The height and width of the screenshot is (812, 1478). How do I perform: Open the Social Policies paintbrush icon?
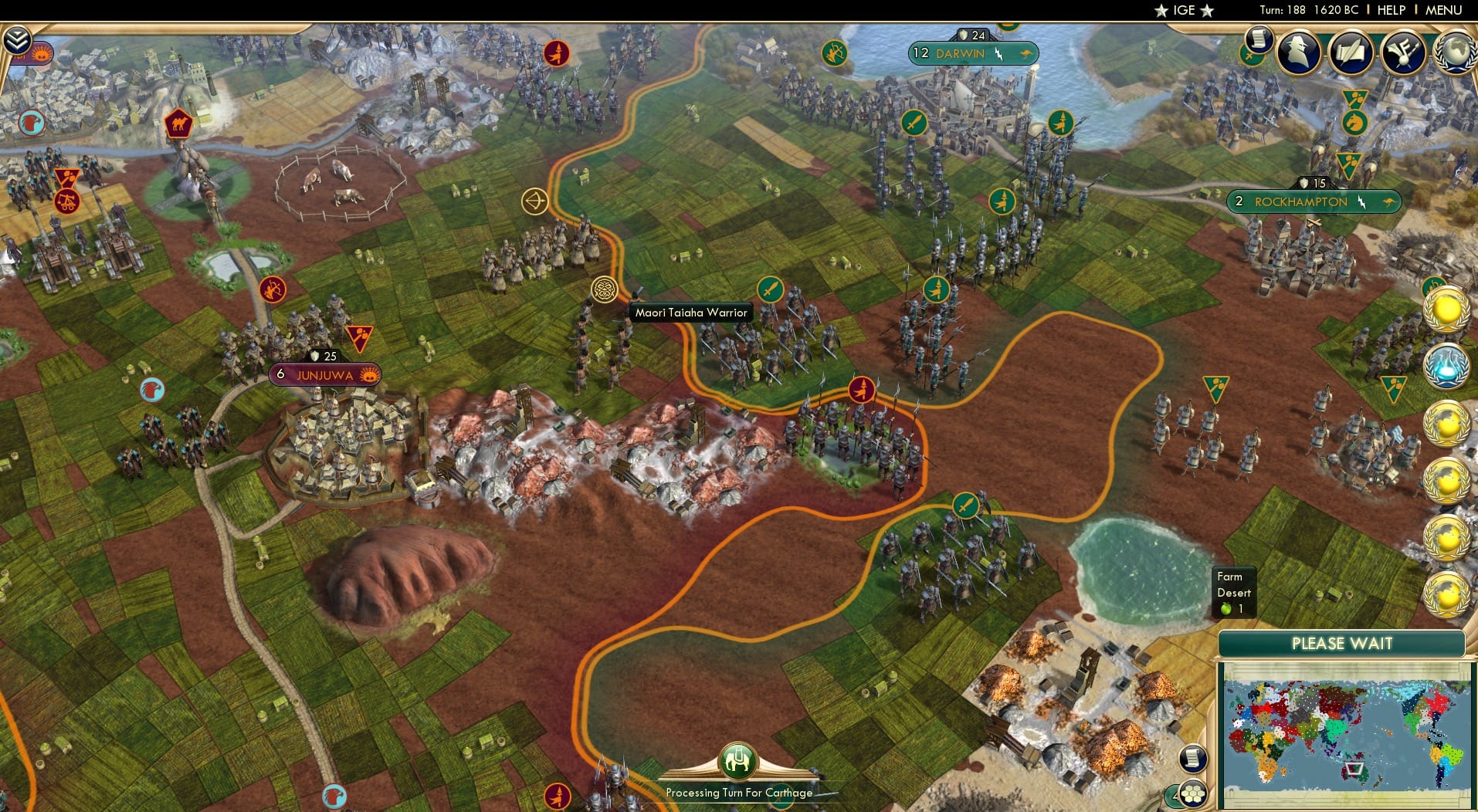1405,52
